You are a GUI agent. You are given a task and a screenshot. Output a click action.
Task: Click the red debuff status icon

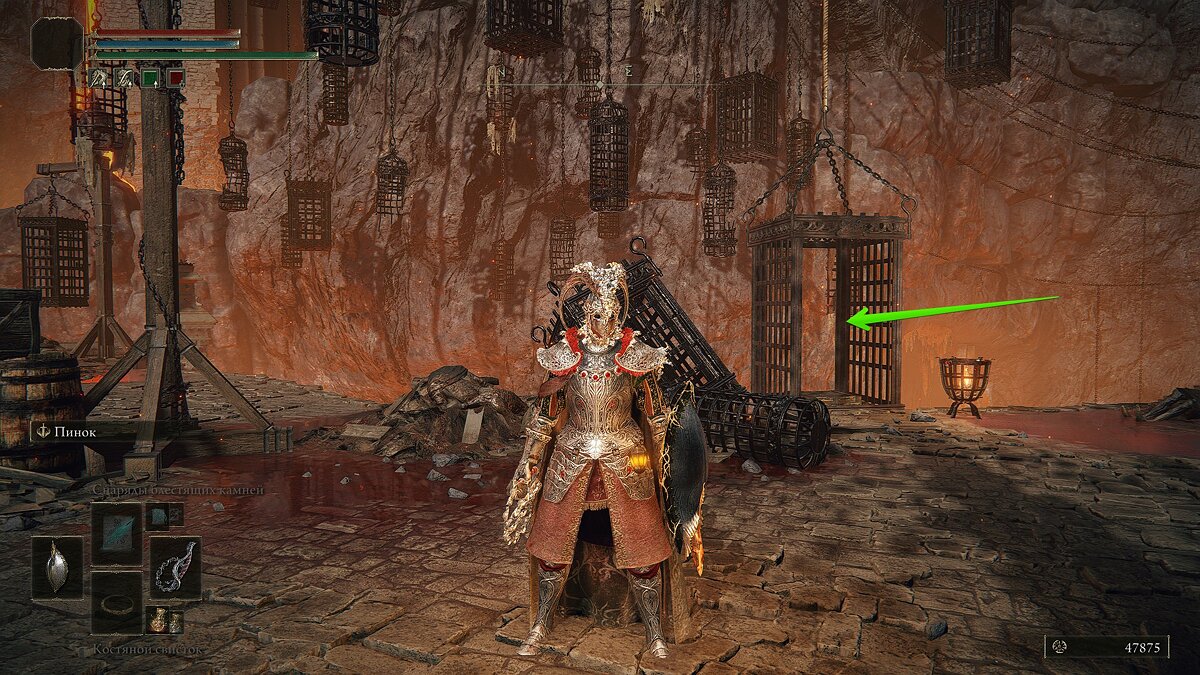point(175,77)
